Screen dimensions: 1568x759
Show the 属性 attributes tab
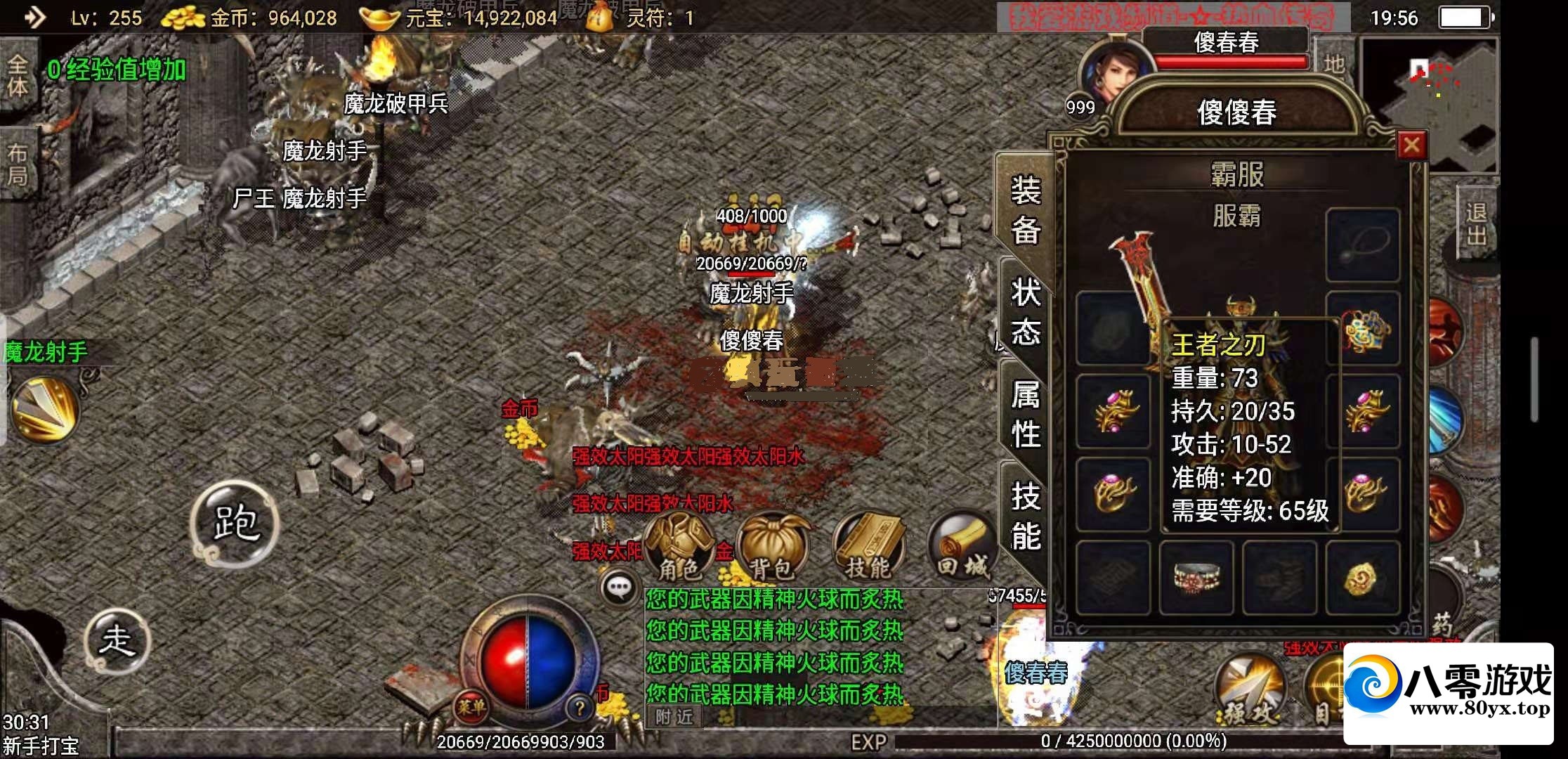1025,413
